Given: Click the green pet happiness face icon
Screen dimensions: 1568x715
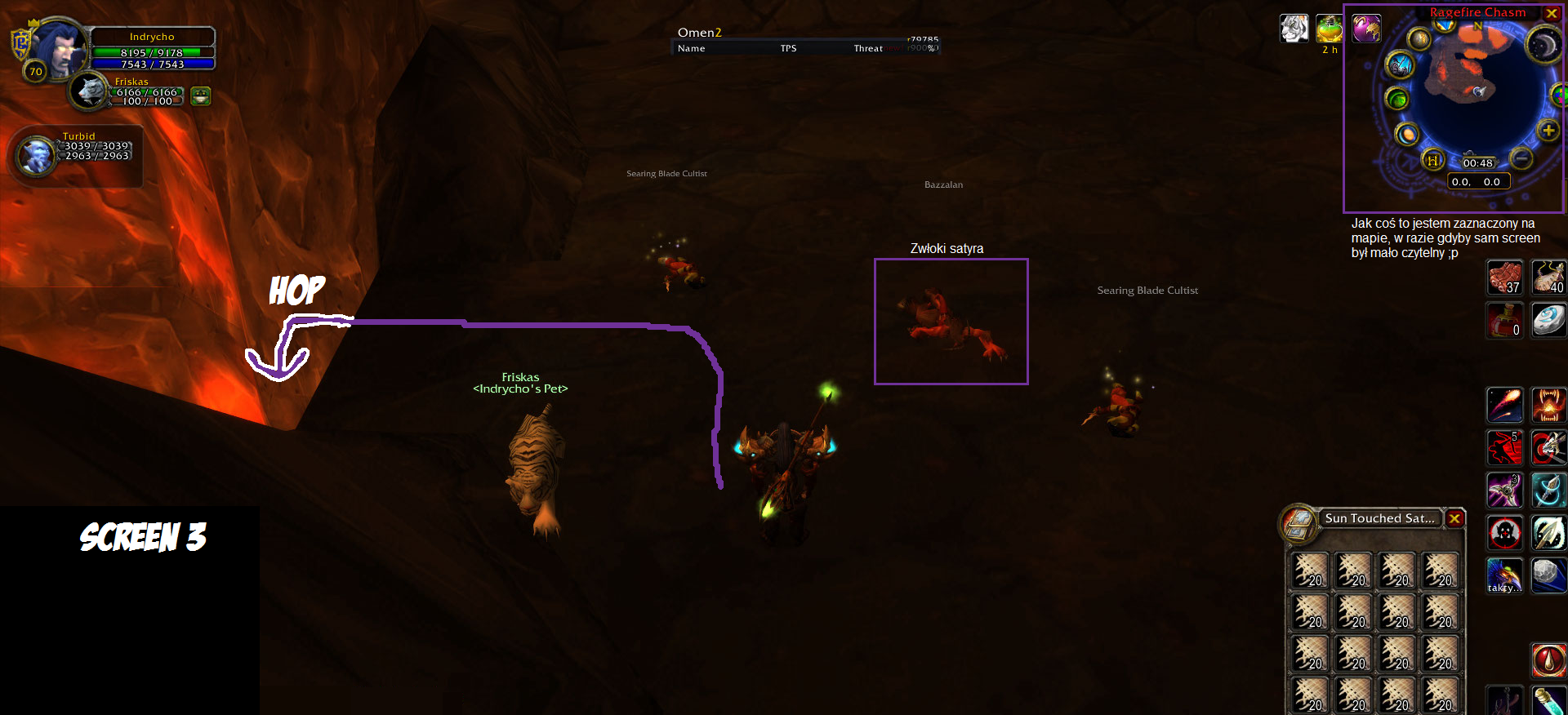Looking at the screenshot, I should 200,96.
